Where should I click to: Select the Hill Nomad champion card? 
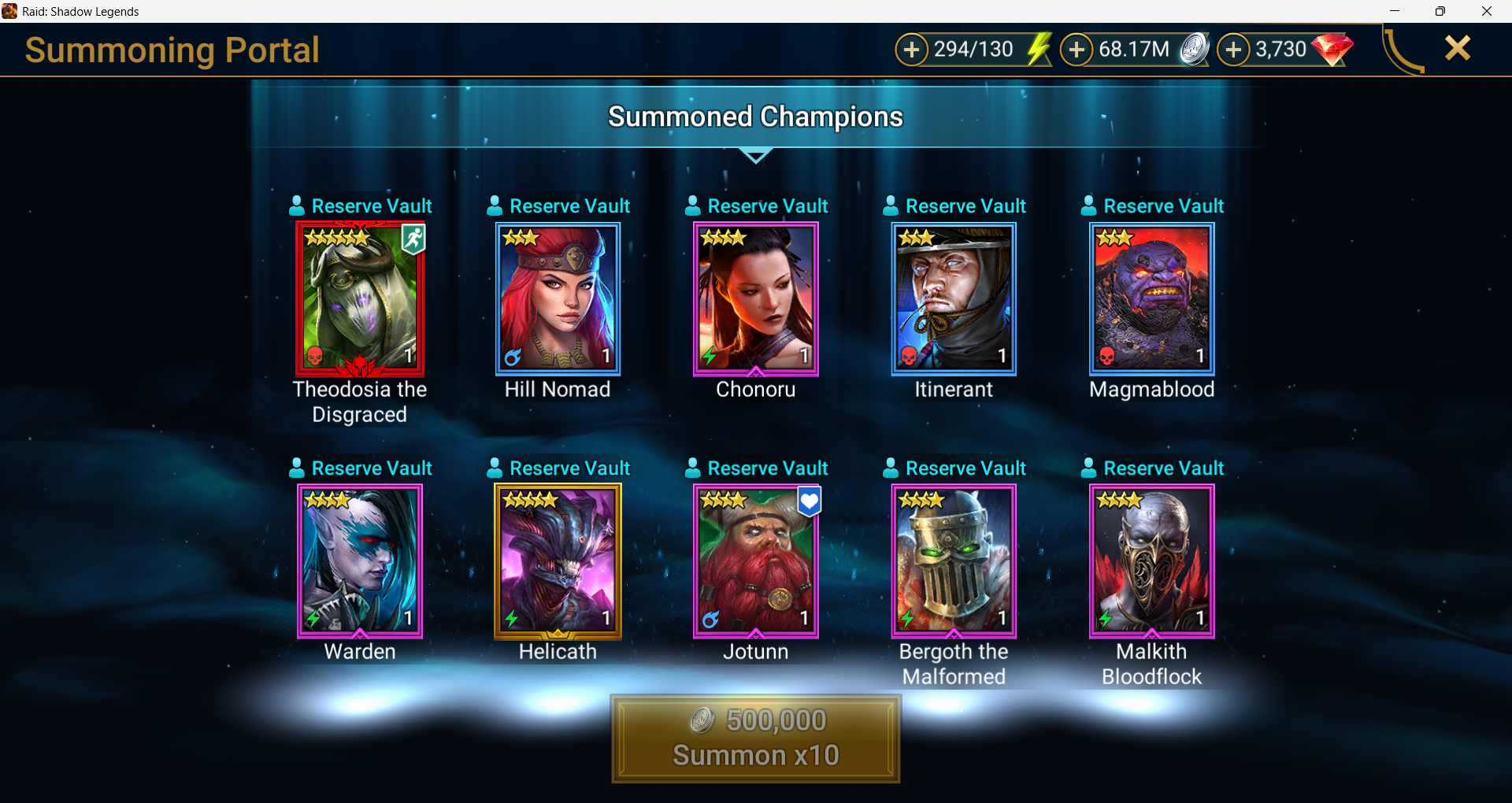[x=558, y=298]
